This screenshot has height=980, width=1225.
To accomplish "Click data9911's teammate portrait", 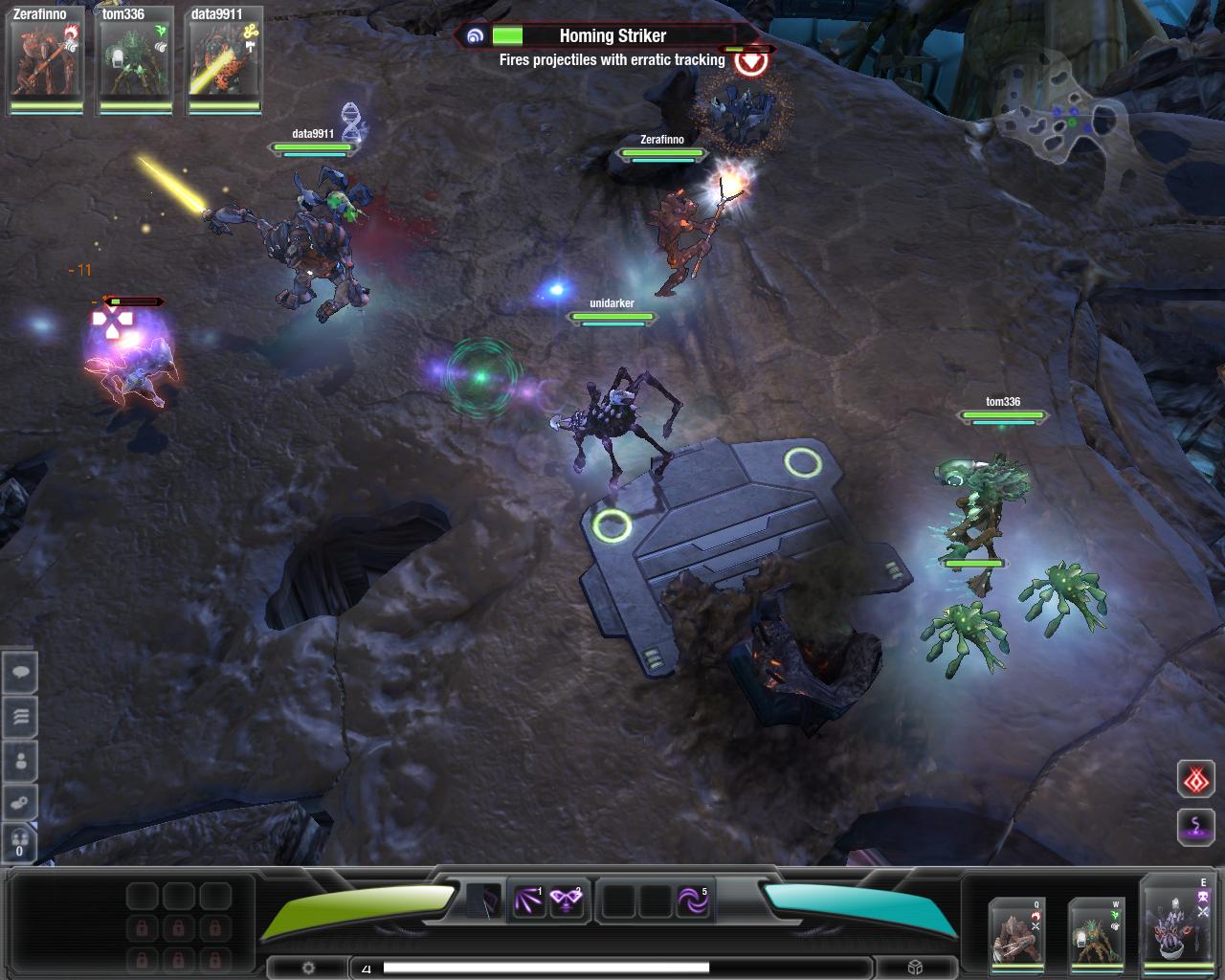I will (224, 59).
